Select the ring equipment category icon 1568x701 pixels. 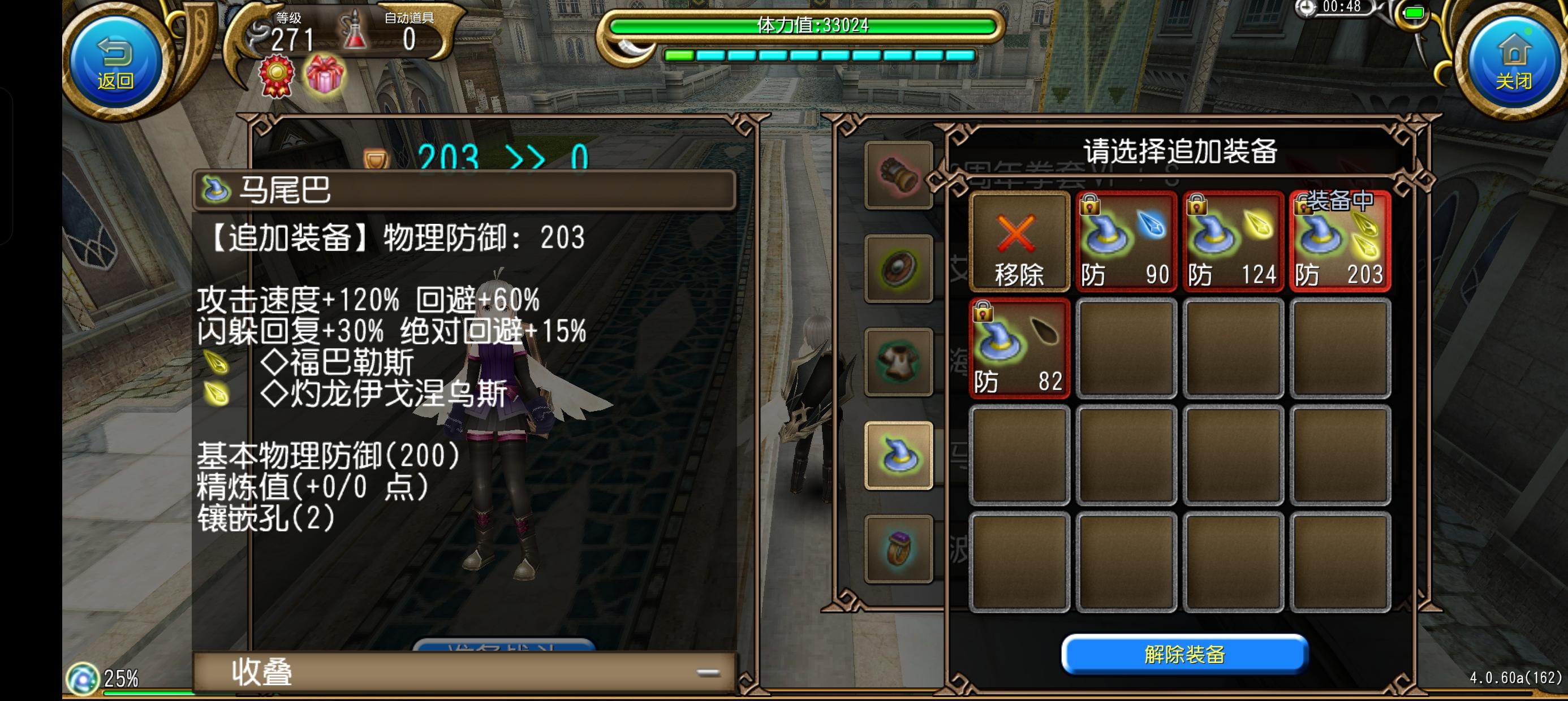(x=899, y=548)
